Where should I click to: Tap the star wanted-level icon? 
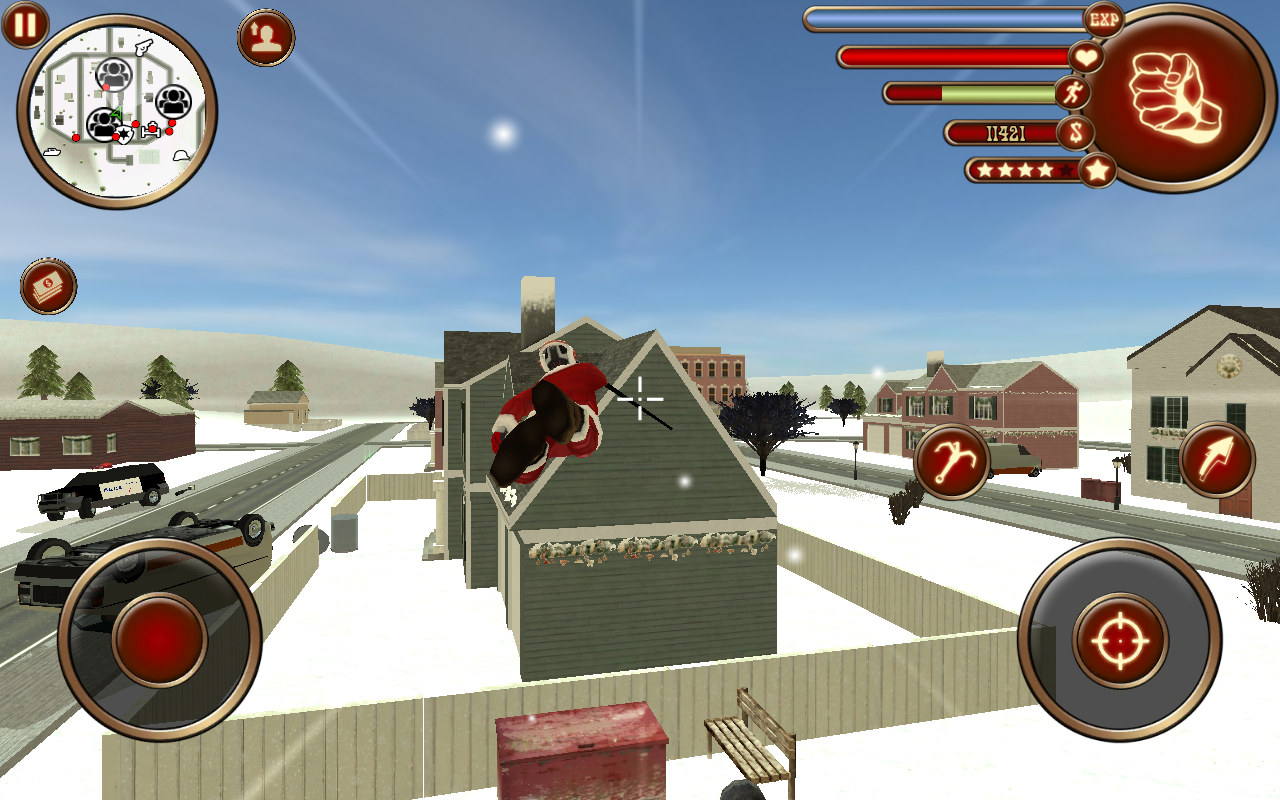(1097, 170)
